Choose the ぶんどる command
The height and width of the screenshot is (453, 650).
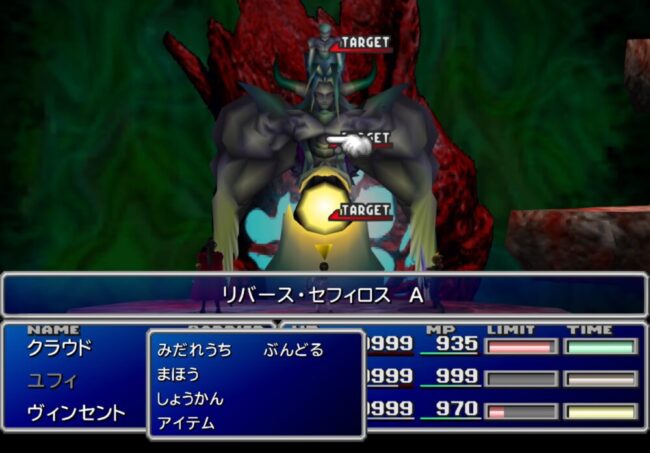(293, 350)
